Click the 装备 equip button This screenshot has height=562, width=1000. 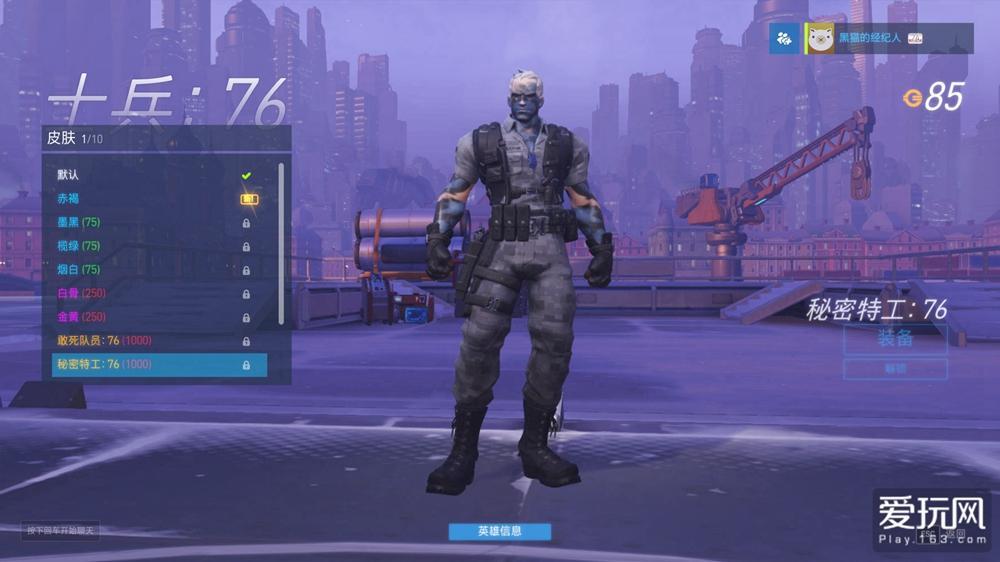click(895, 339)
